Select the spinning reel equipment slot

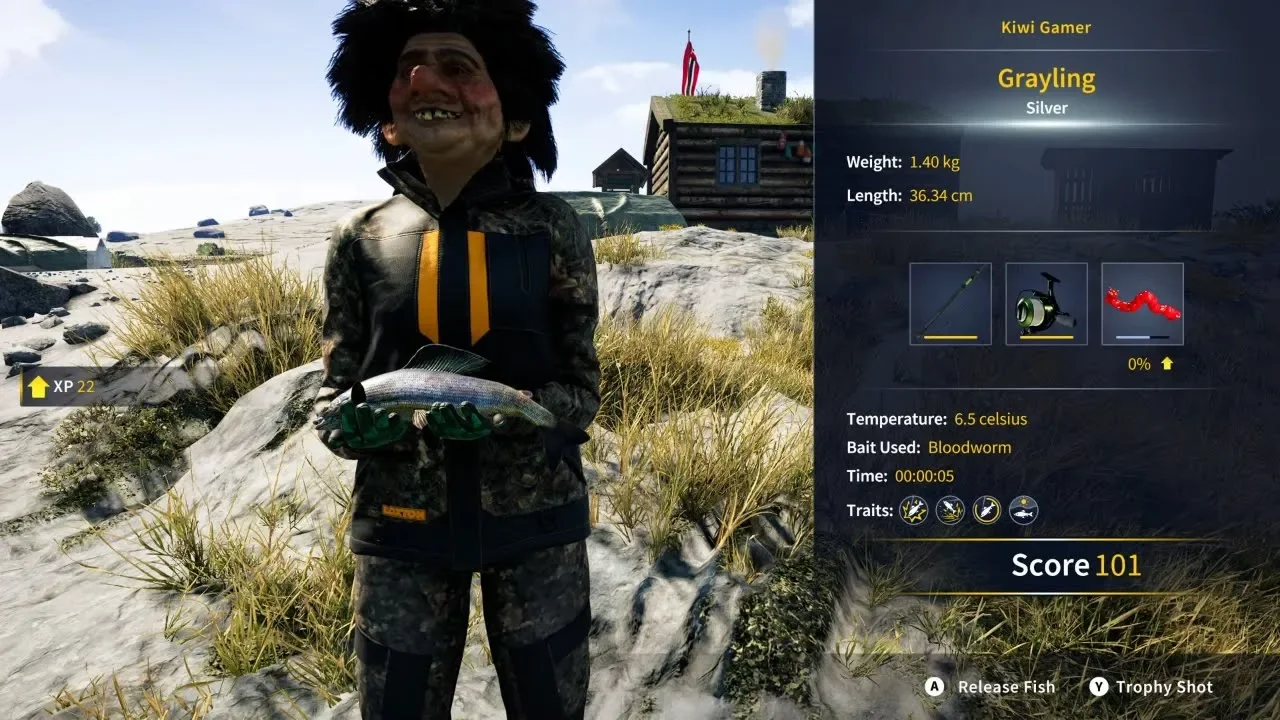[1046, 304]
